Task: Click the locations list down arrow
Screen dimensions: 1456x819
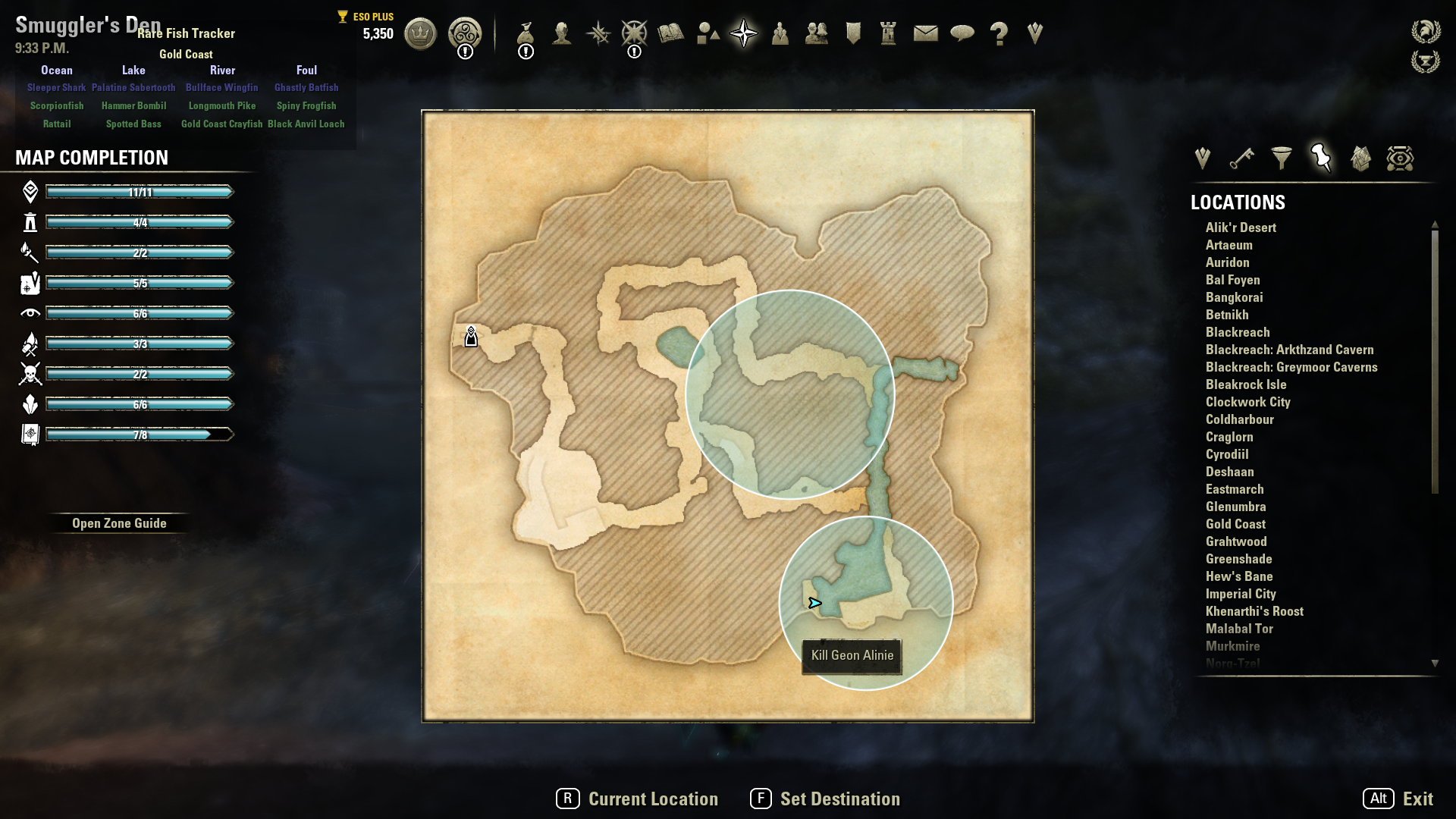Action: coord(1435,664)
